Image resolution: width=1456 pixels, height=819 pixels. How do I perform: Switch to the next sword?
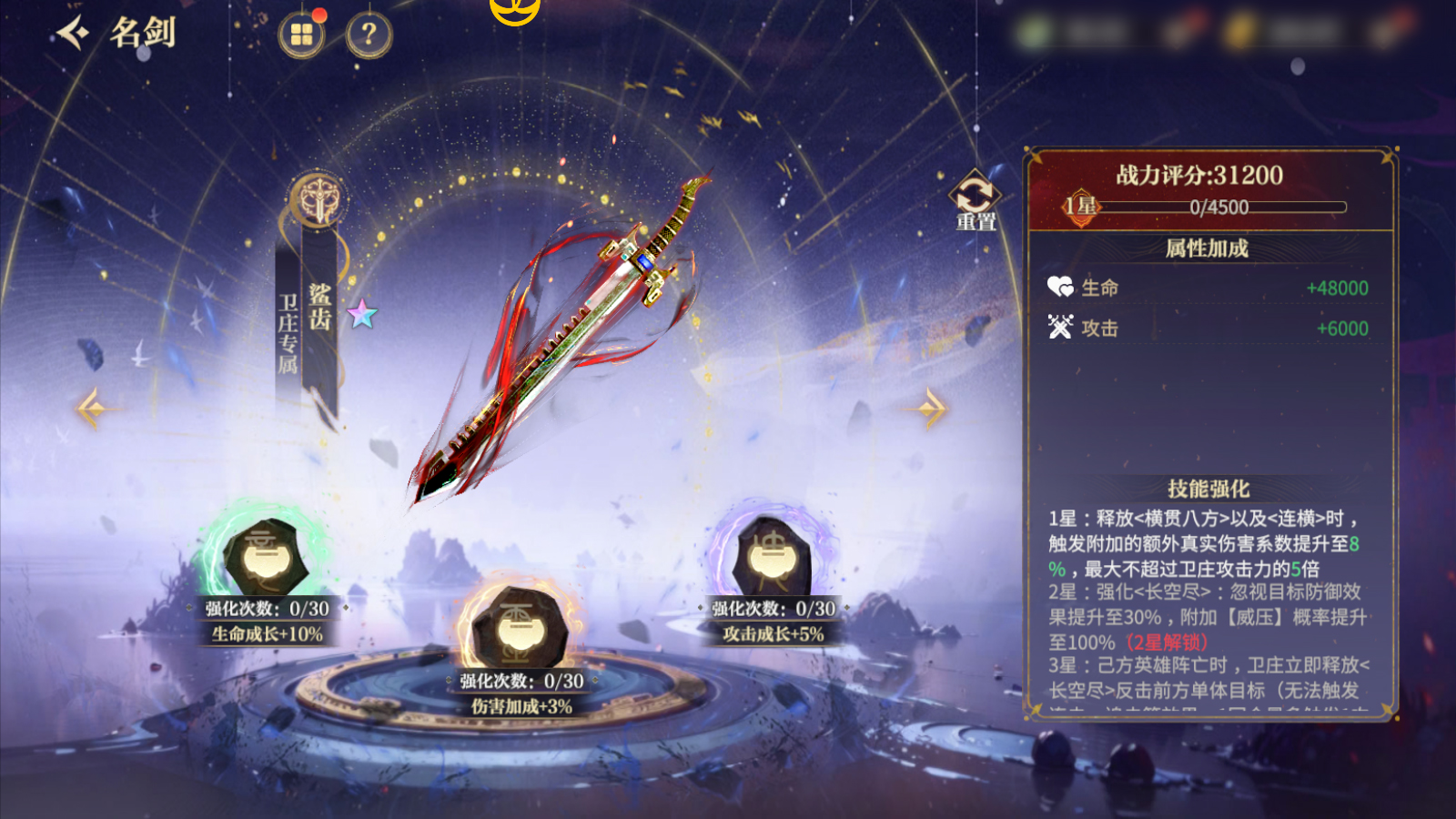pos(930,408)
